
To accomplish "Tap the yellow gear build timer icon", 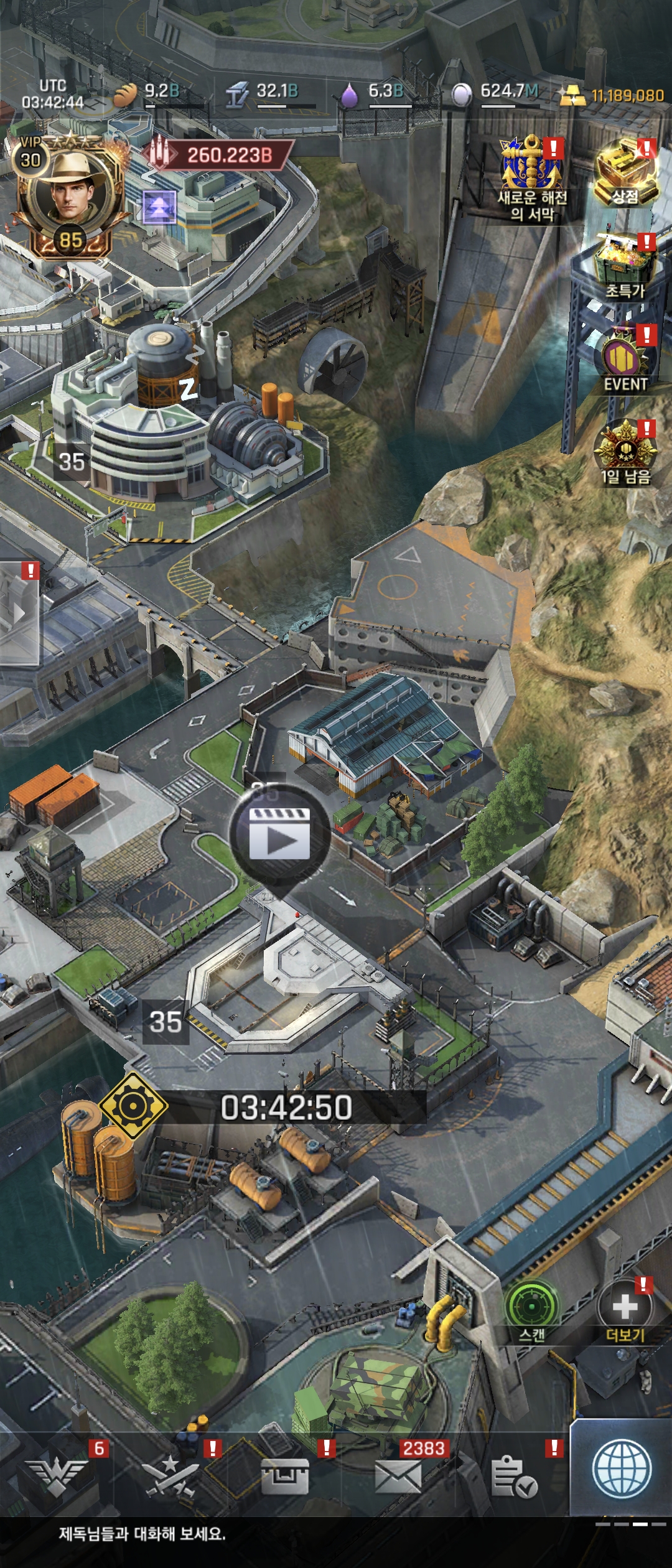I will click(133, 1106).
